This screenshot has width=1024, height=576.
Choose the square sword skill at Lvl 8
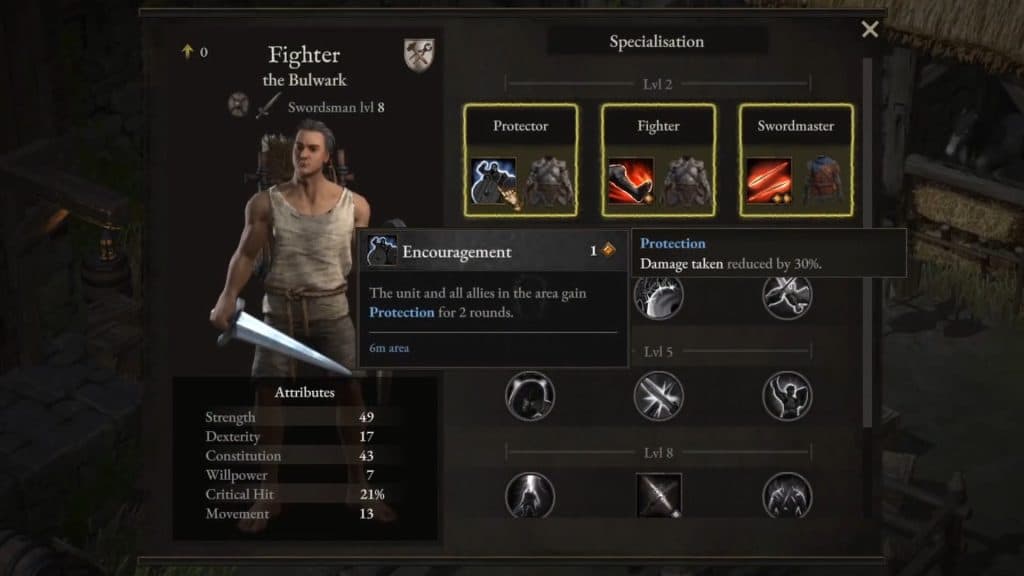coord(658,496)
